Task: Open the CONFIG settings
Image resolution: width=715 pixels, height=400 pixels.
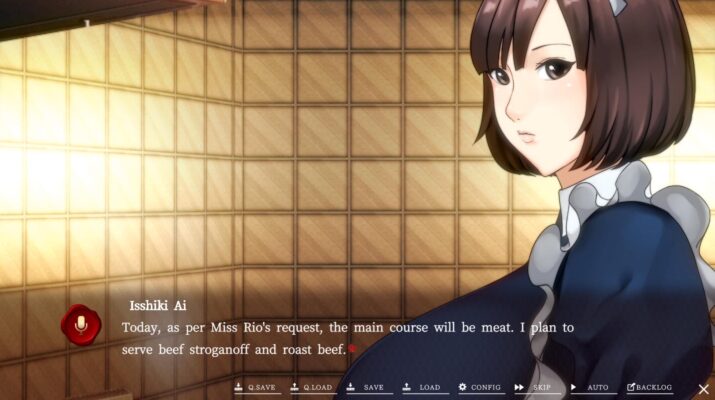Action: click(480, 387)
